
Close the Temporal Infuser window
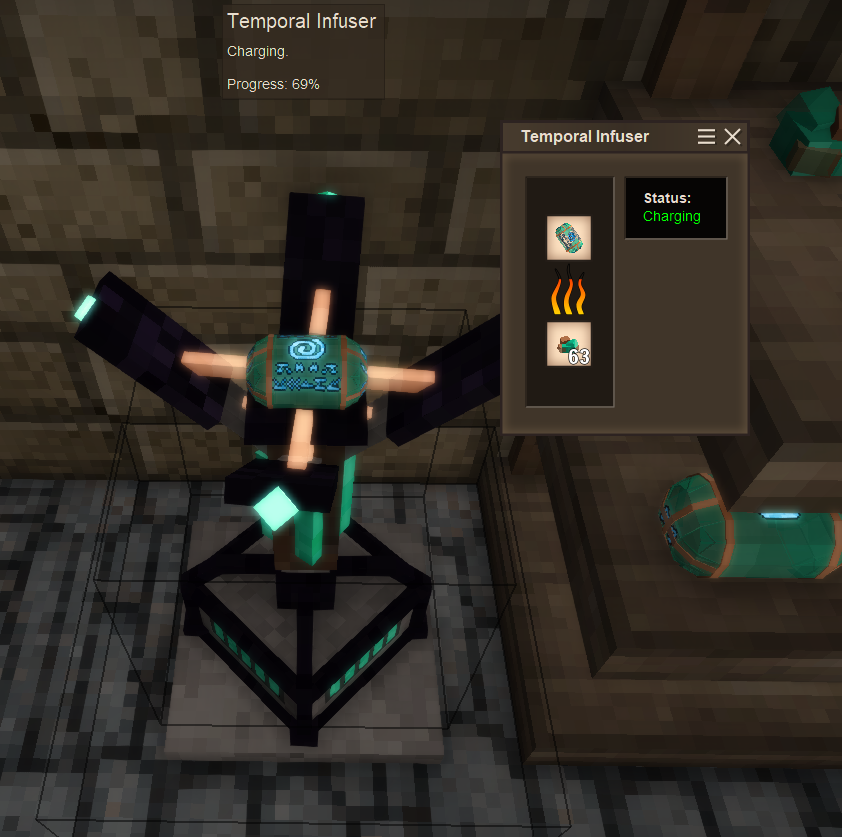pos(733,137)
